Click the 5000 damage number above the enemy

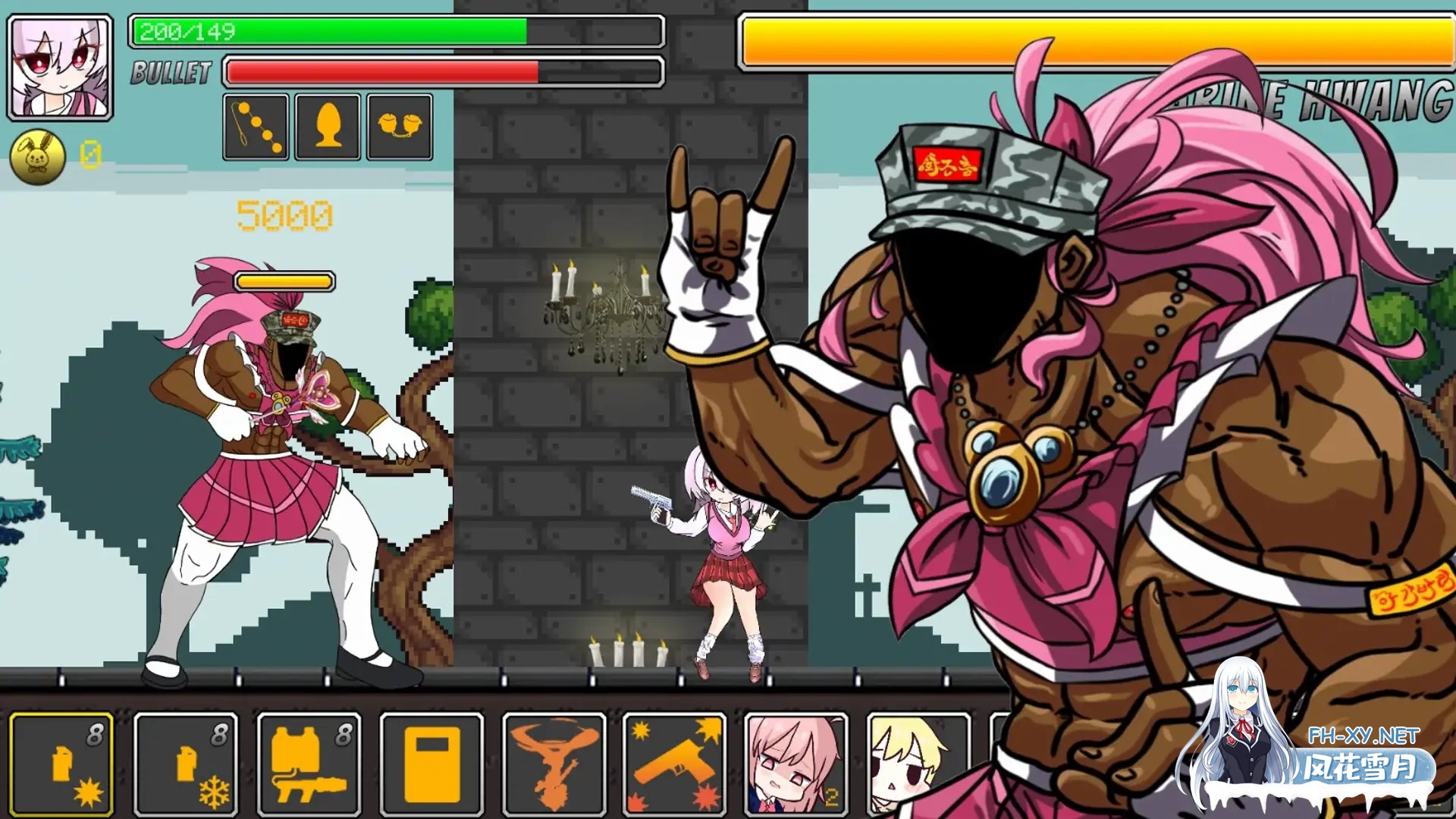pos(285,216)
